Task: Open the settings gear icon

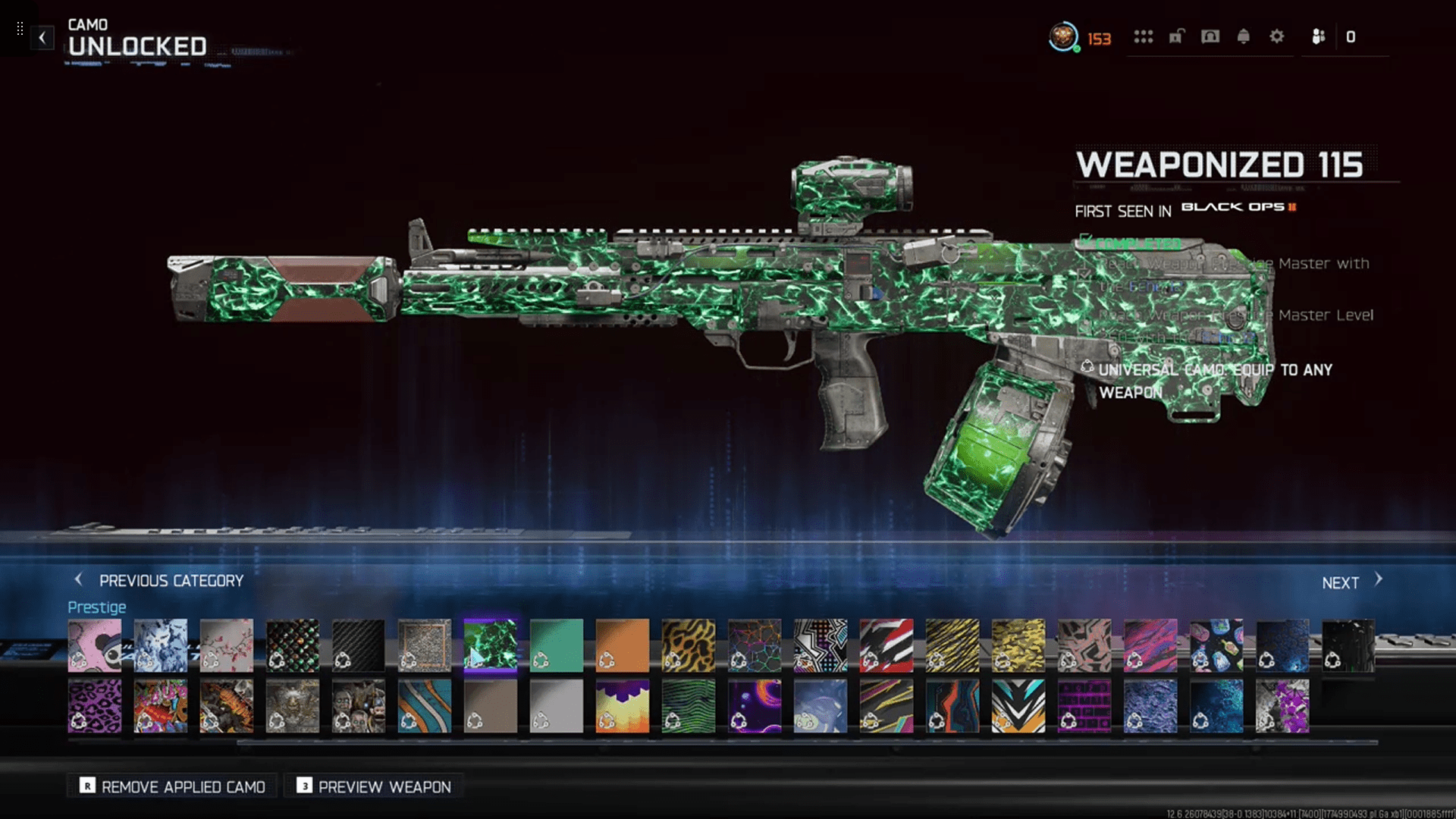Action: (x=1277, y=36)
